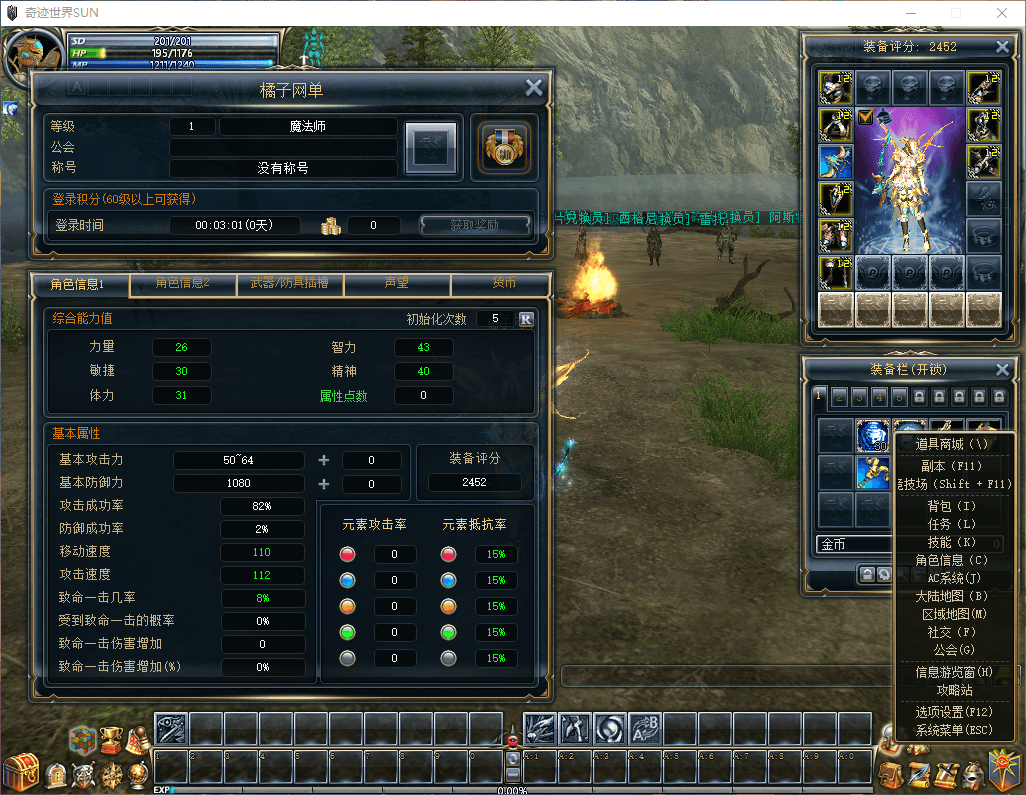Image resolution: width=1026 pixels, height=795 pixels.
Task: Close the 装备评分 equipment panel
Action: [1002, 46]
